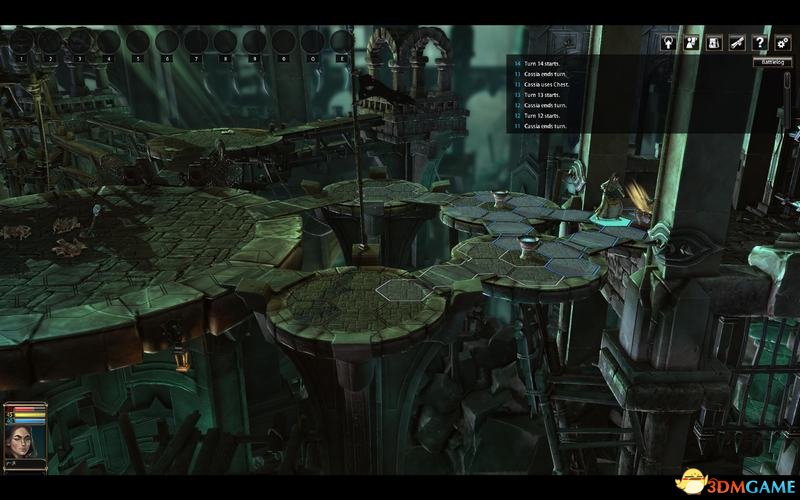The image size is (800, 500).
Task: Open the settings gear menu
Action: pyautogui.click(x=782, y=43)
